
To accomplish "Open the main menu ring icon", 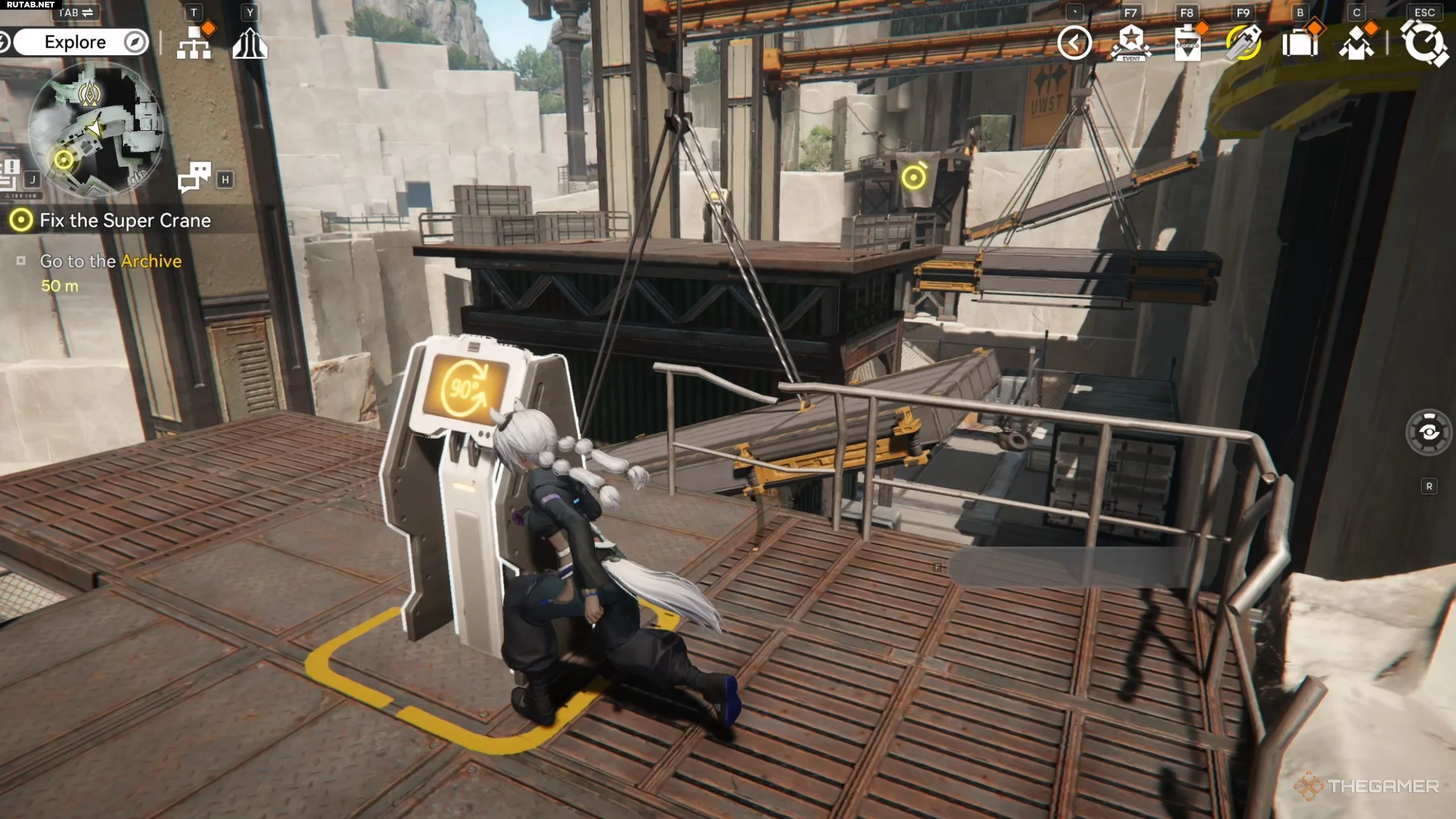I will click(x=1424, y=43).
